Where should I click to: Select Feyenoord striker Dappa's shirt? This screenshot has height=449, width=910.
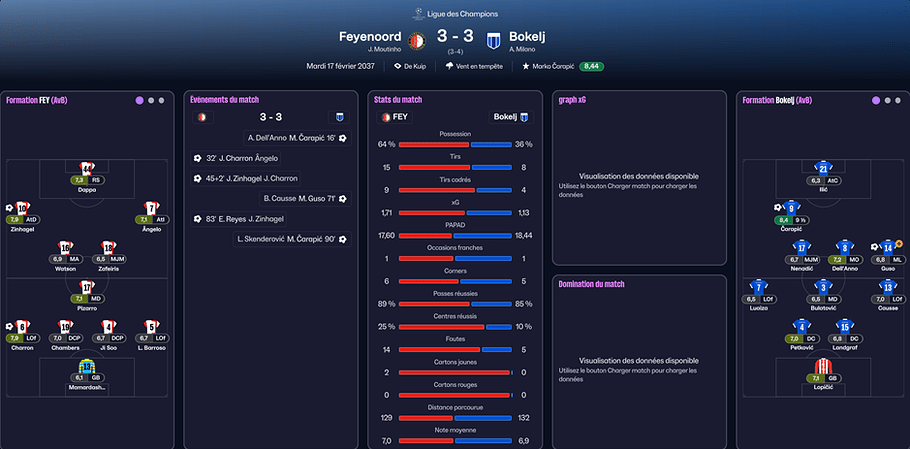point(87,168)
